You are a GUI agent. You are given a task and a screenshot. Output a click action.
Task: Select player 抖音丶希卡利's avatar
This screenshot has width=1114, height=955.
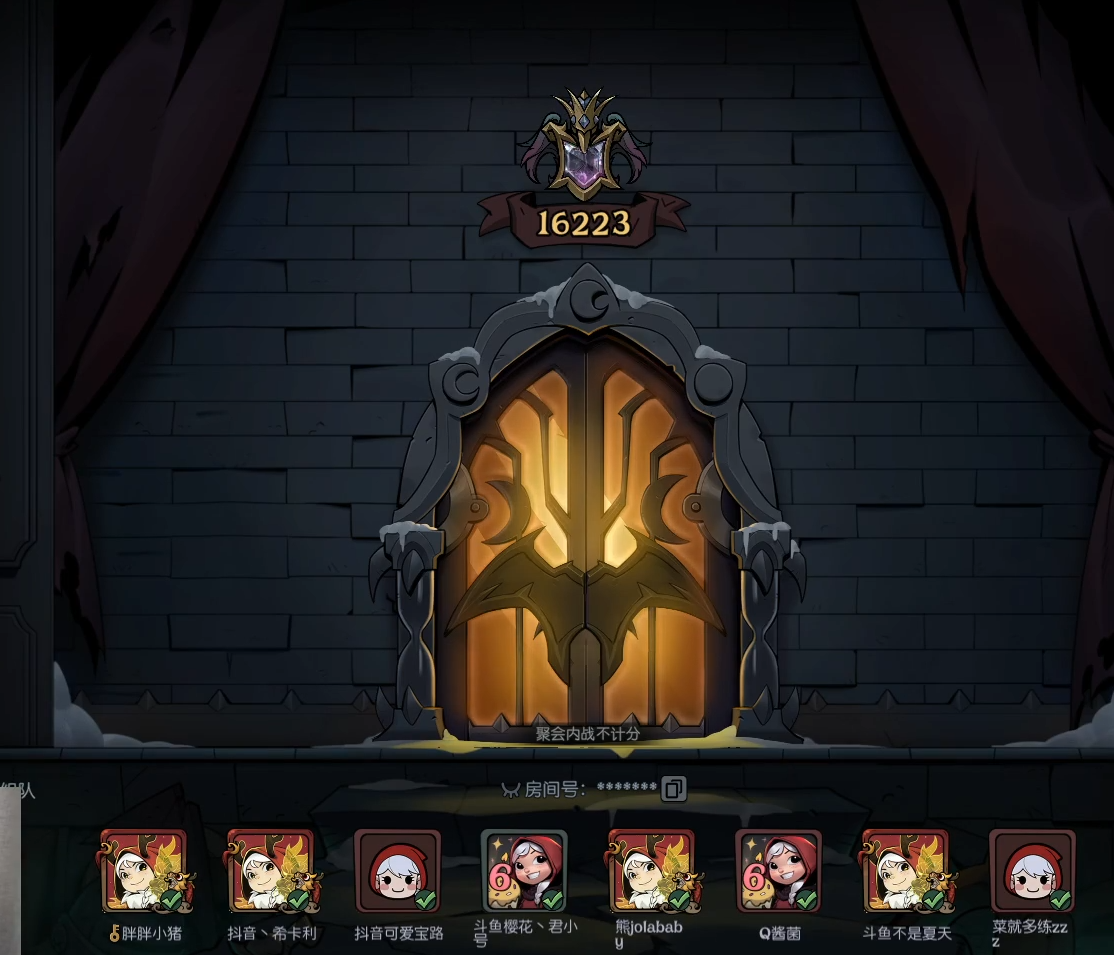pos(271,872)
